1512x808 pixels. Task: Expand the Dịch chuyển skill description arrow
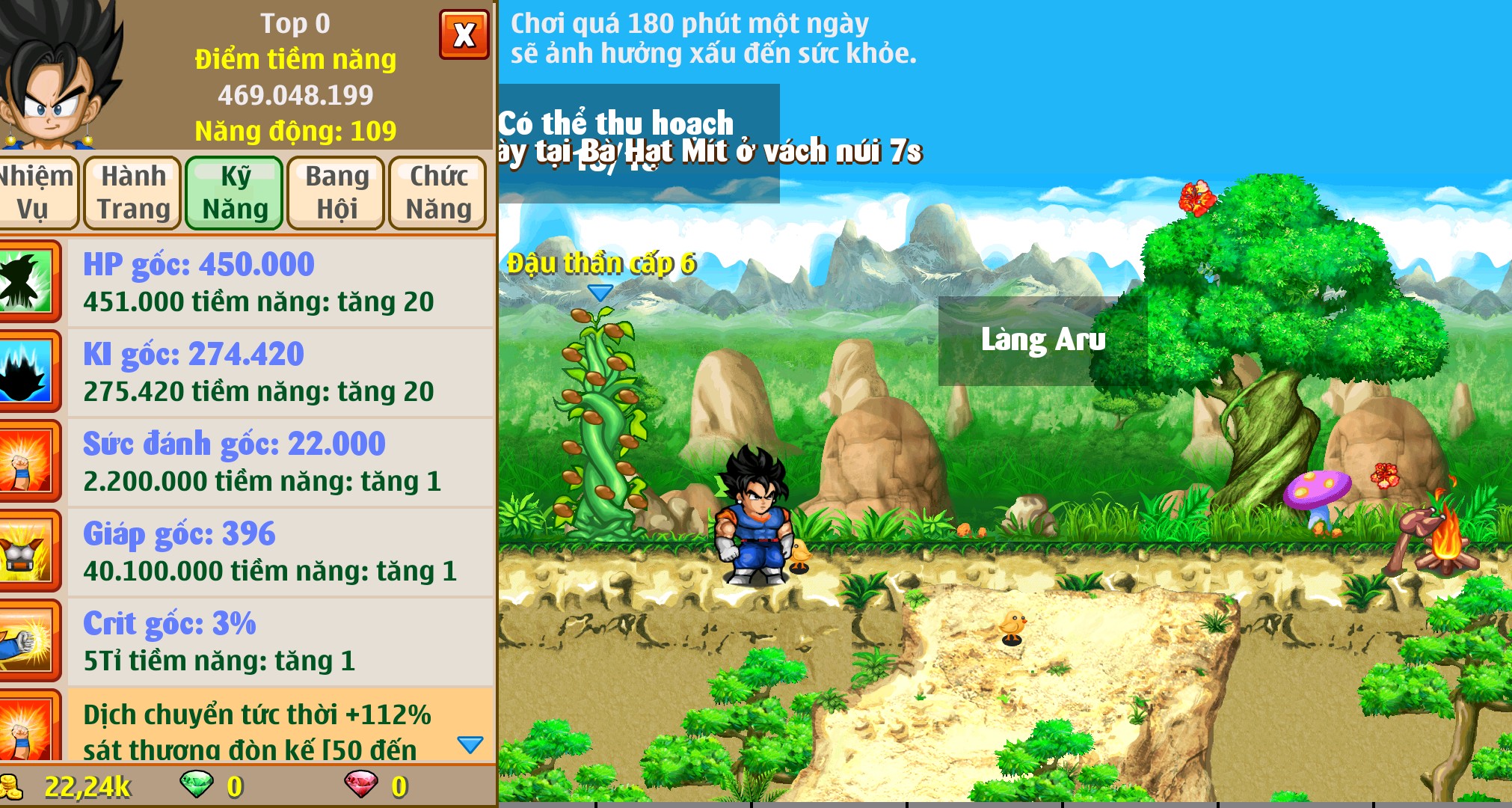click(469, 745)
